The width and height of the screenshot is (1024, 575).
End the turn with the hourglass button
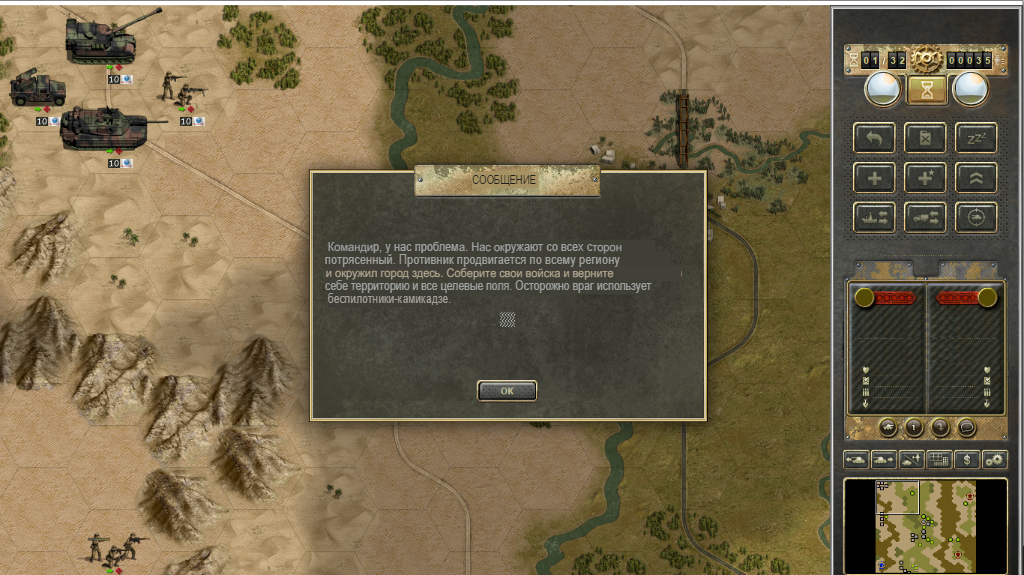click(x=925, y=90)
